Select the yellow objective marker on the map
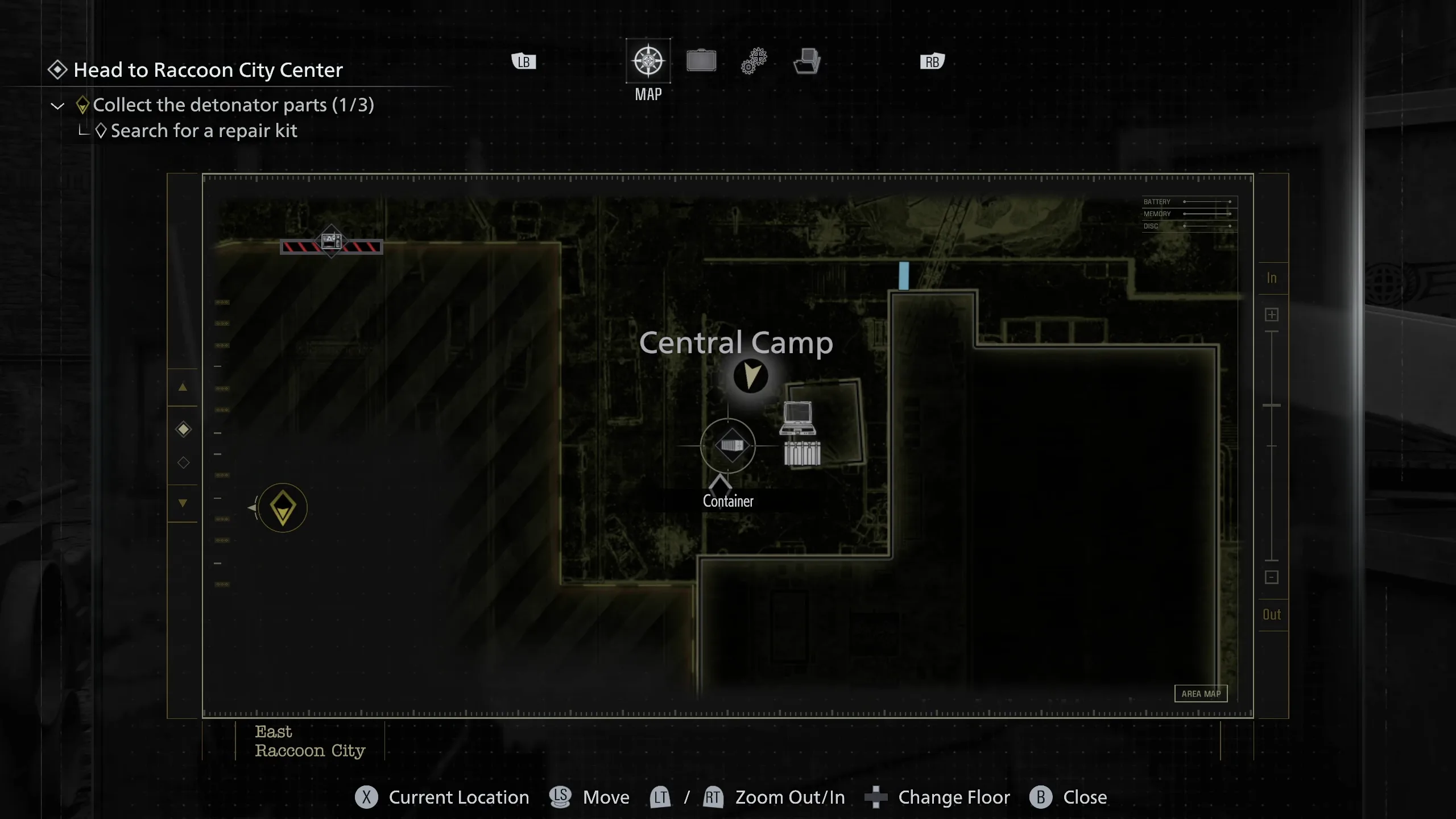 [283, 507]
